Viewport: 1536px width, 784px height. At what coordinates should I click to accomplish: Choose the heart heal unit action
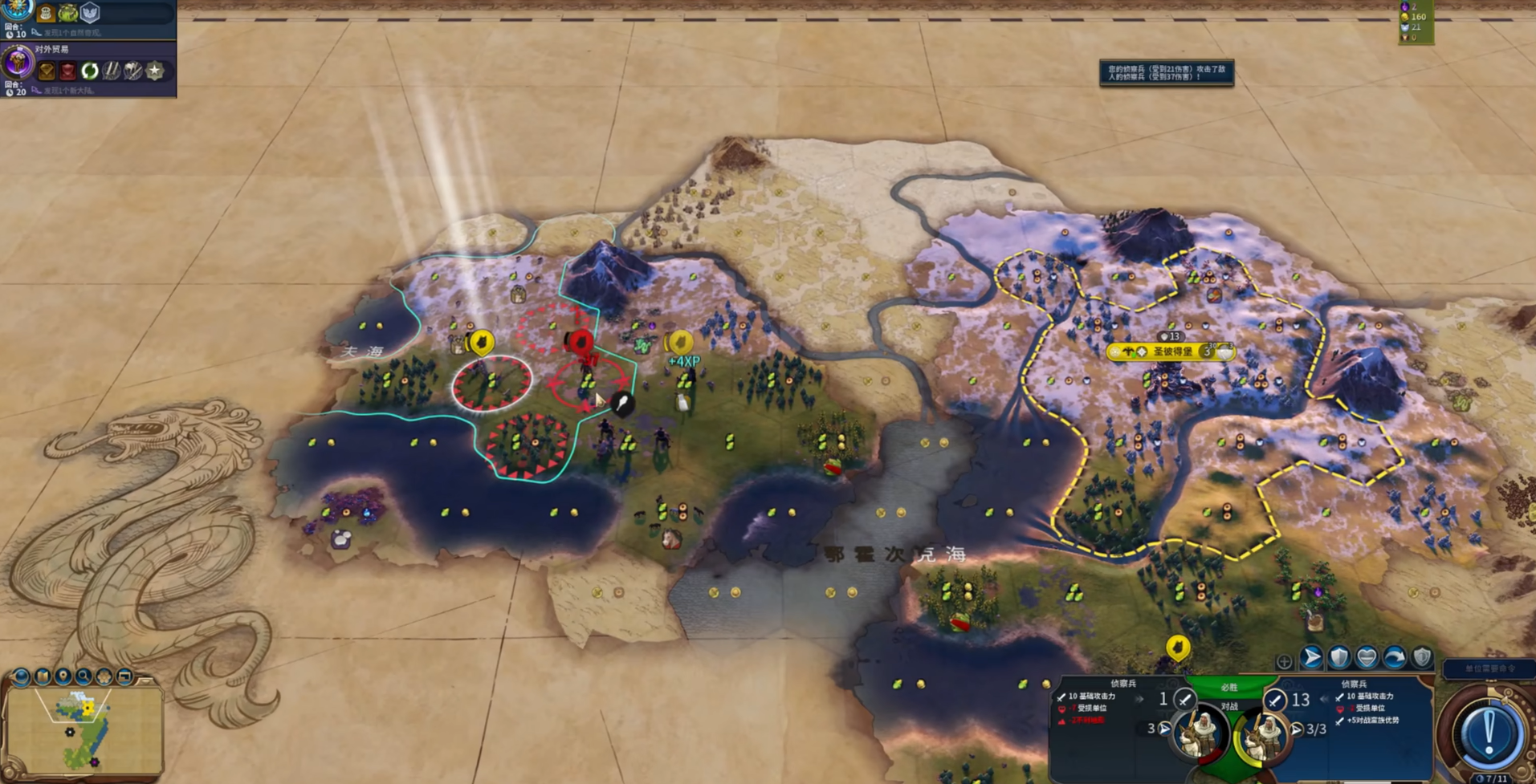coord(1367,658)
